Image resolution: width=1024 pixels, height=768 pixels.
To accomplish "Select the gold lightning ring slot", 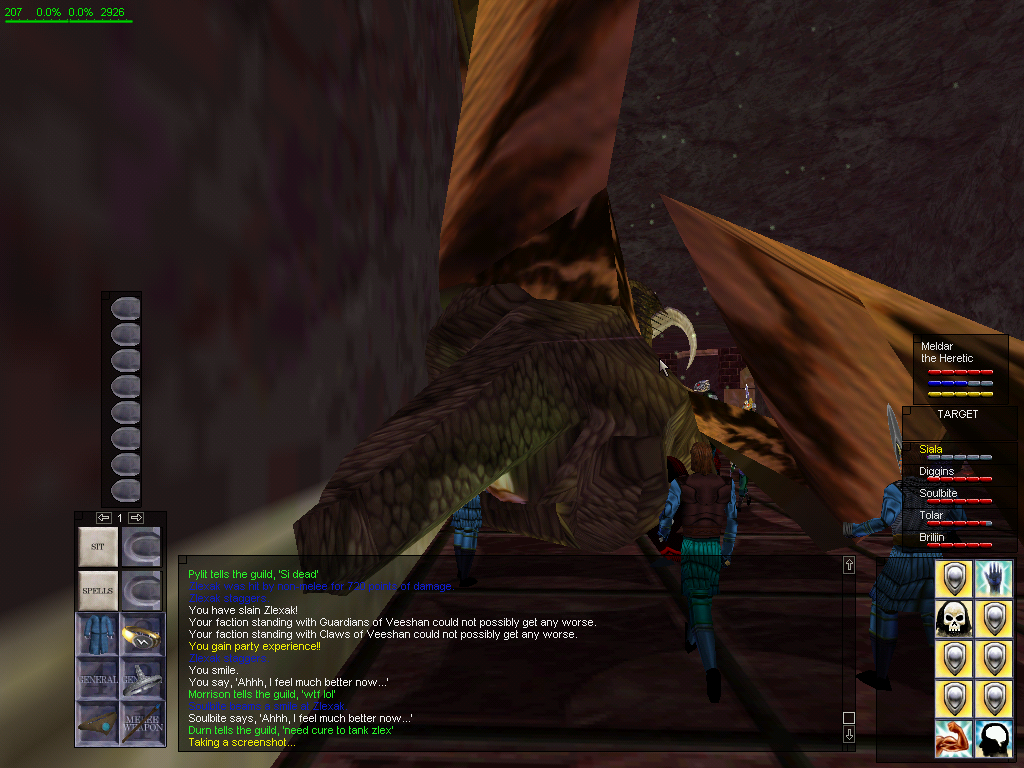I will [x=141, y=635].
